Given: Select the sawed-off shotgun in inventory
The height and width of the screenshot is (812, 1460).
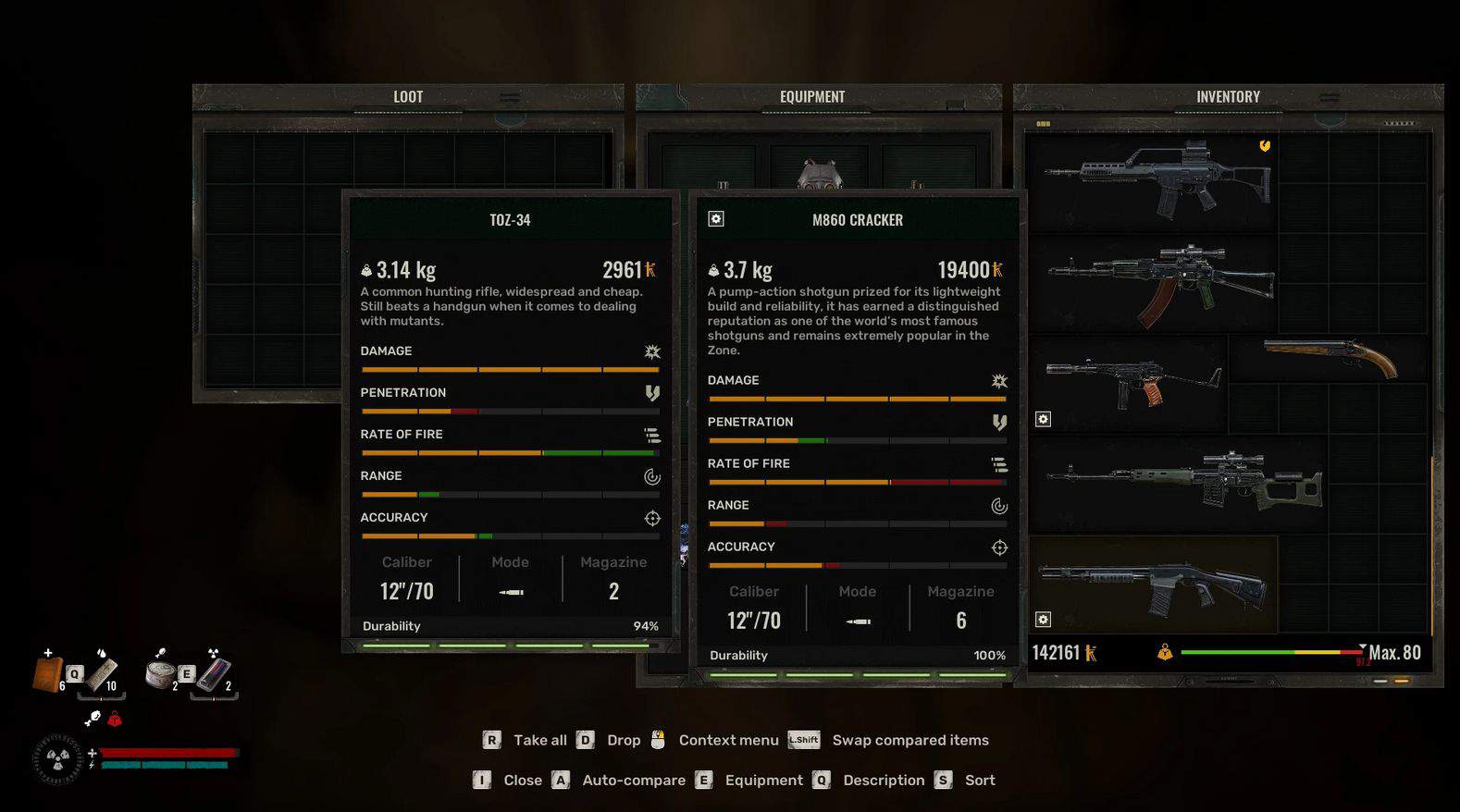Looking at the screenshot, I should [x=1330, y=357].
